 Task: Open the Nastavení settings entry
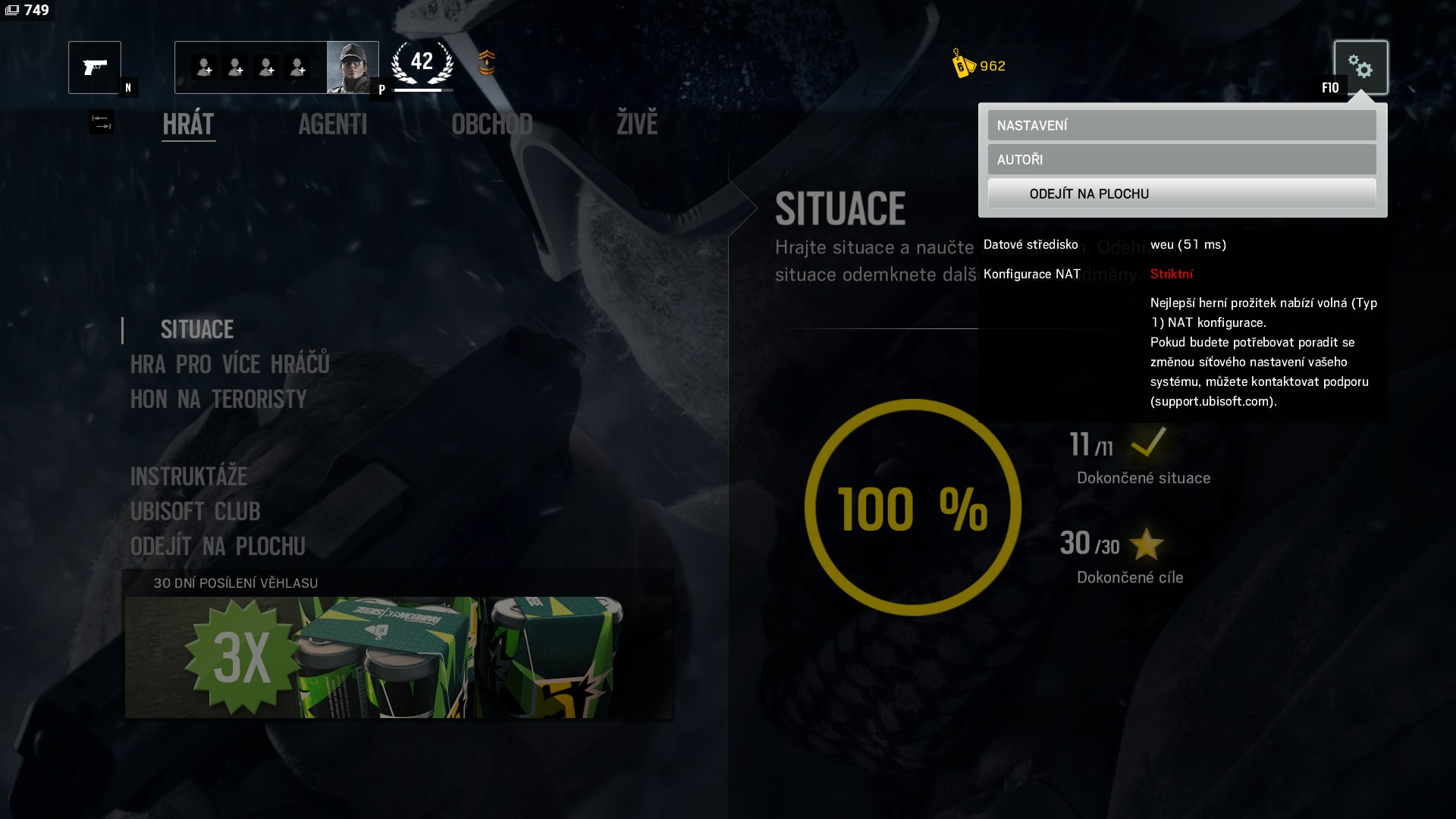tap(1181, 125)
